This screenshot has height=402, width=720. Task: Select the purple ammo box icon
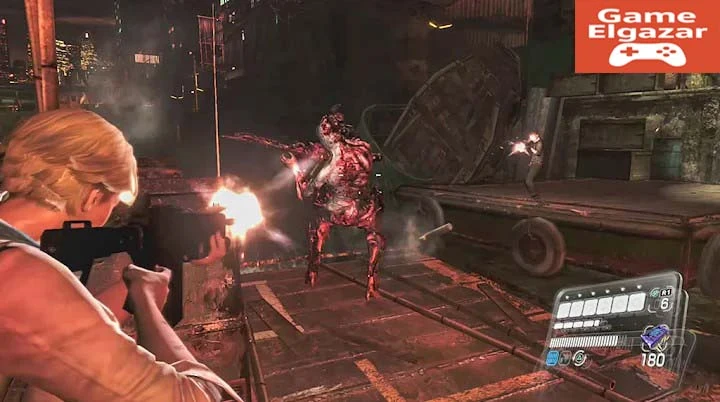655,338
